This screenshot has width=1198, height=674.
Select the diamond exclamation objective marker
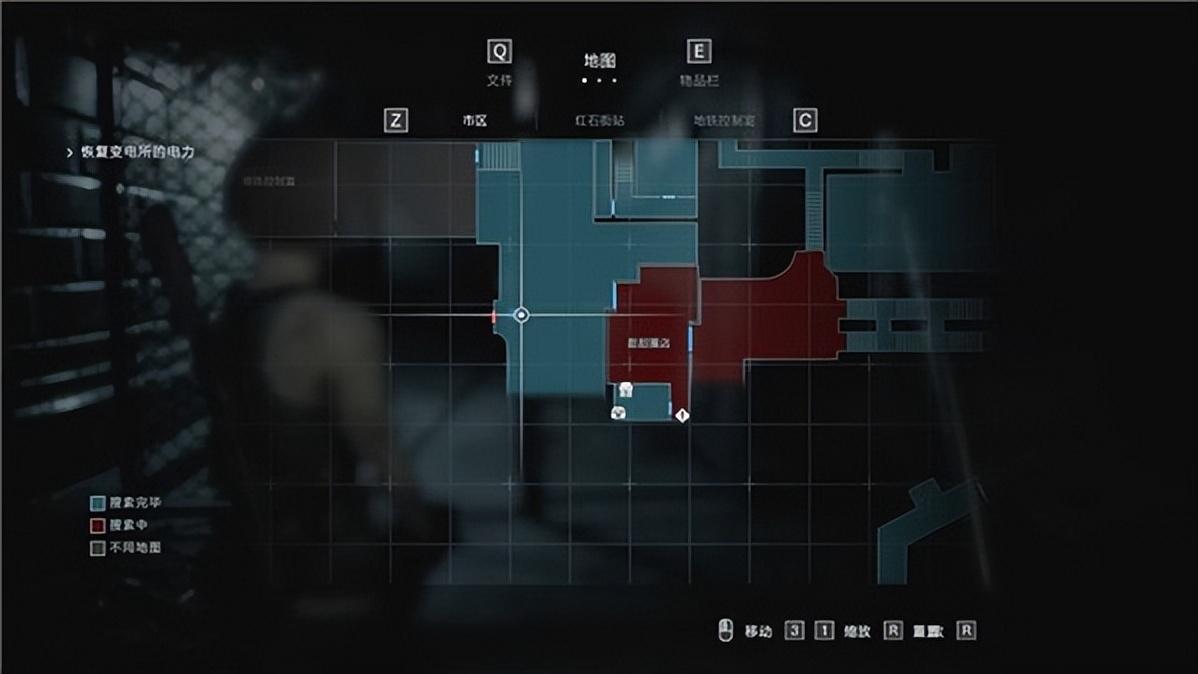(x=683, y=414)
